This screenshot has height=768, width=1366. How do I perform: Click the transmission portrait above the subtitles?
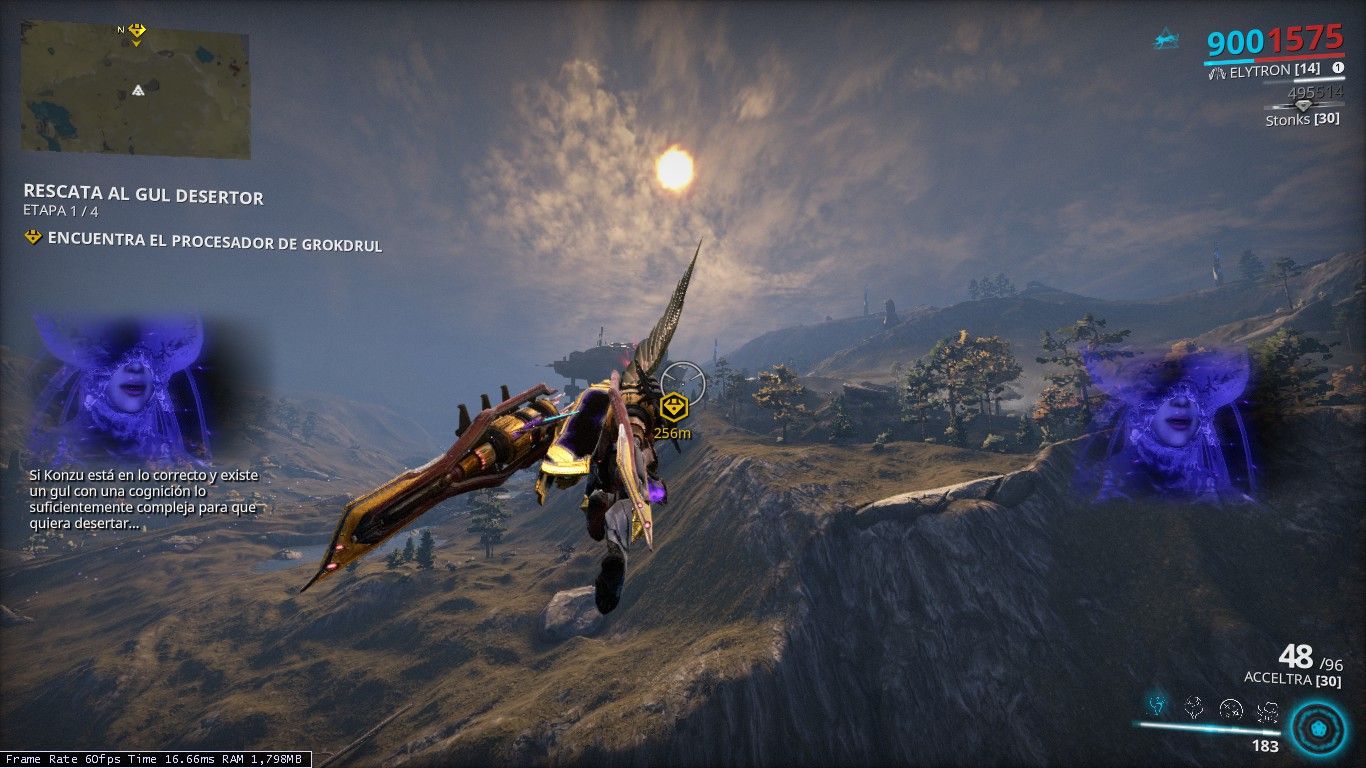[118, 388]
